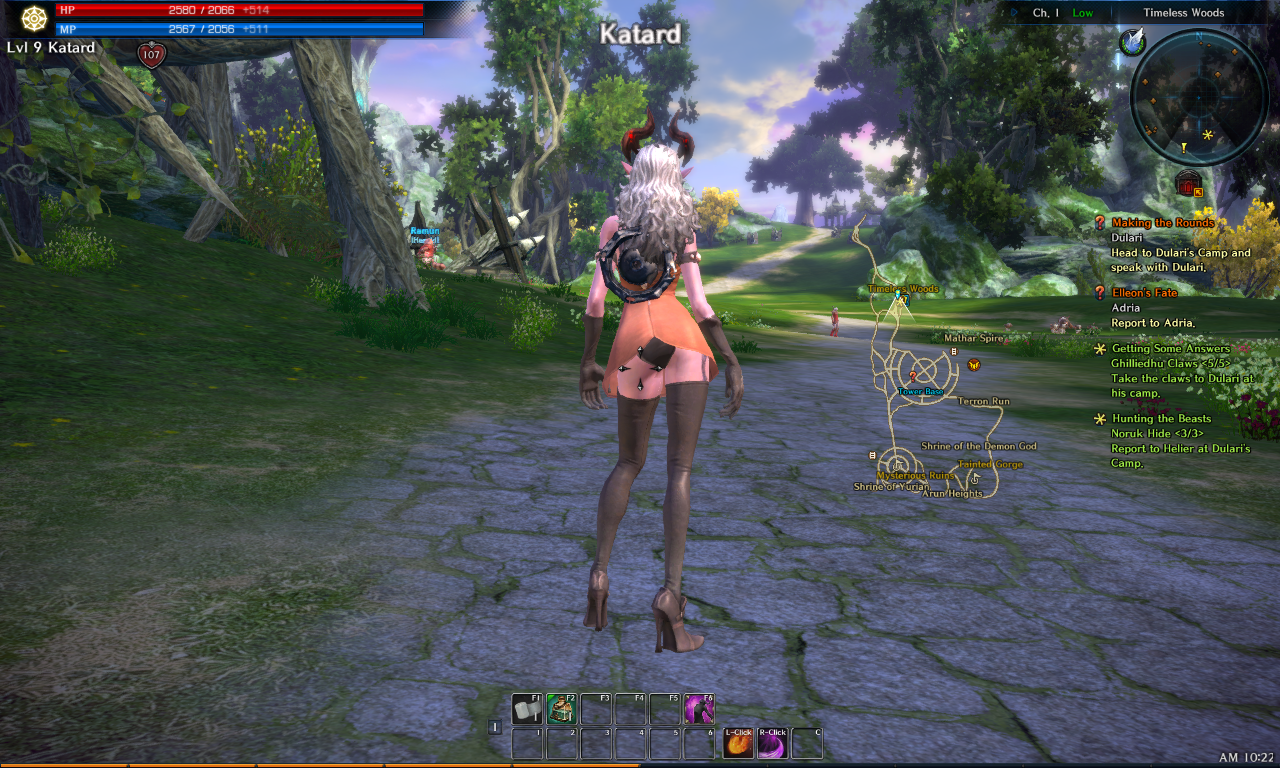Viewport: 1280px width, 768px height.
Task: Open the red building icon under the minimap
Action: [x=1188, y=183]
